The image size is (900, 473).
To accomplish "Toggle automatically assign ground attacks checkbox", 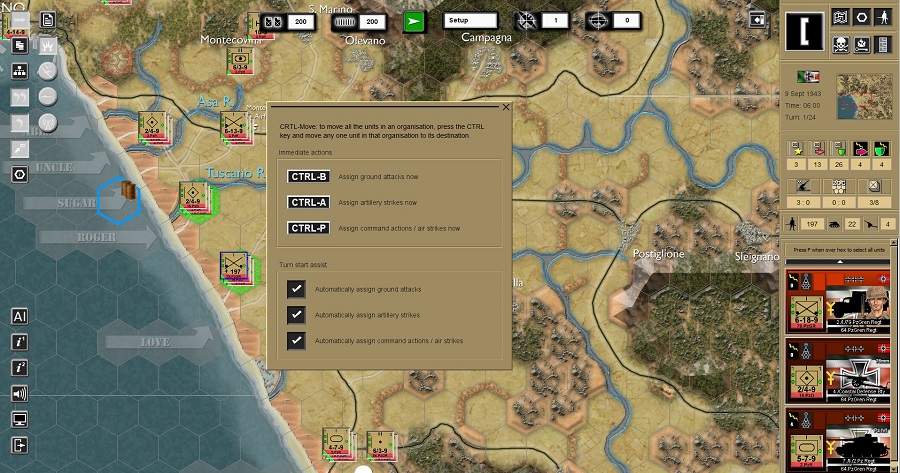I will click(296, 289).
